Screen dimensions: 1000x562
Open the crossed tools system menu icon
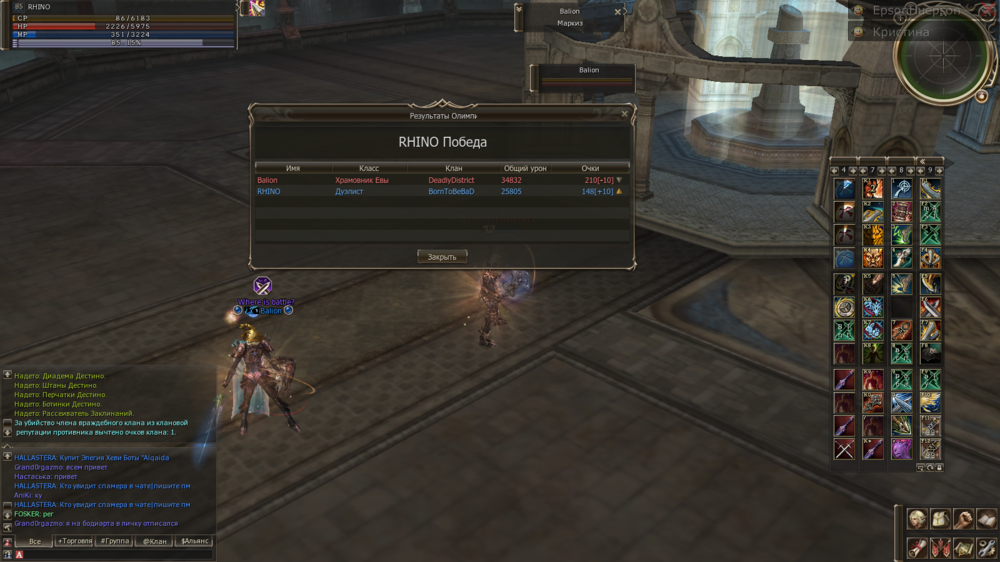[986, 547]
